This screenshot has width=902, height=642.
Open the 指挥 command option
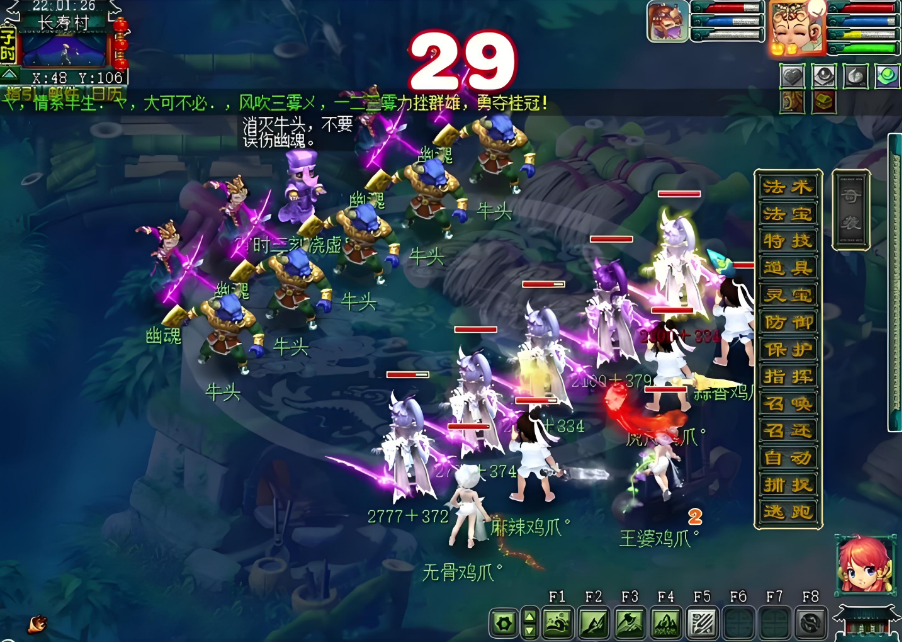789,377
